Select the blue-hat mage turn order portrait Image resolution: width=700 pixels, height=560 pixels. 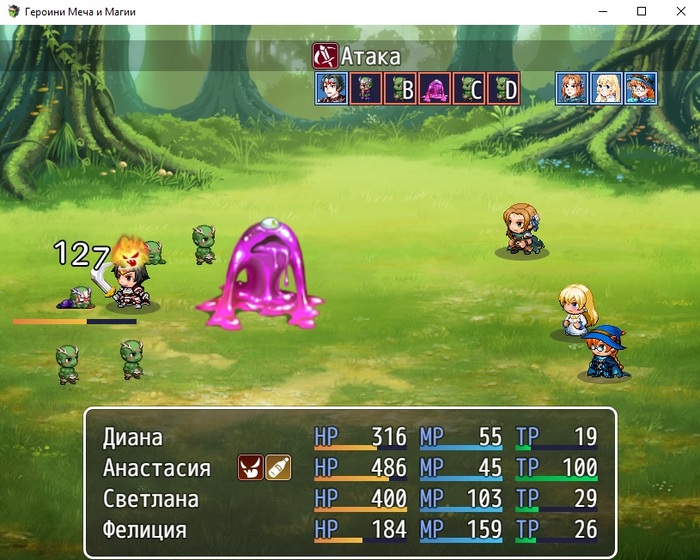tap(640, 88)
